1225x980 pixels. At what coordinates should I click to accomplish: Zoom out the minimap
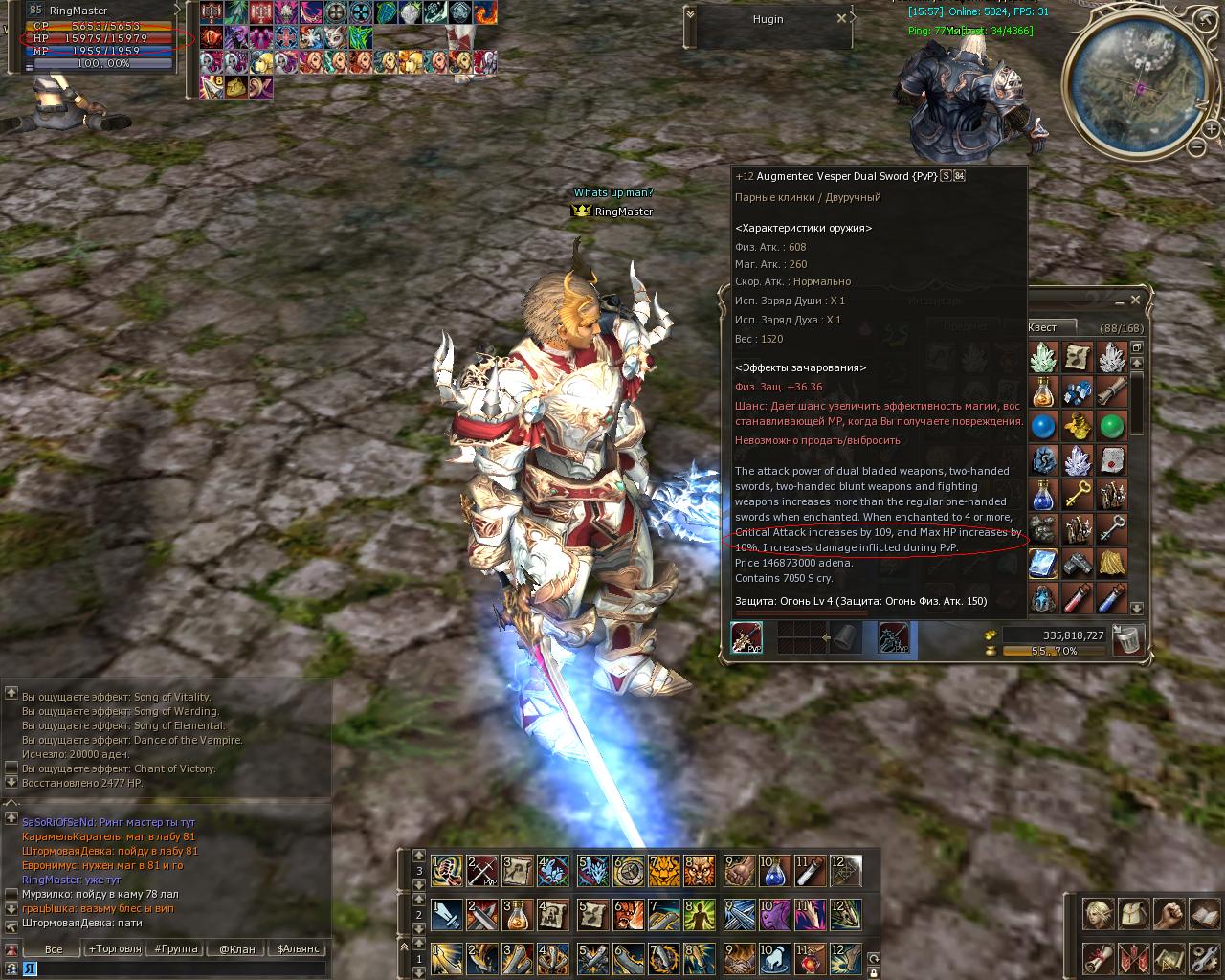1196,147
